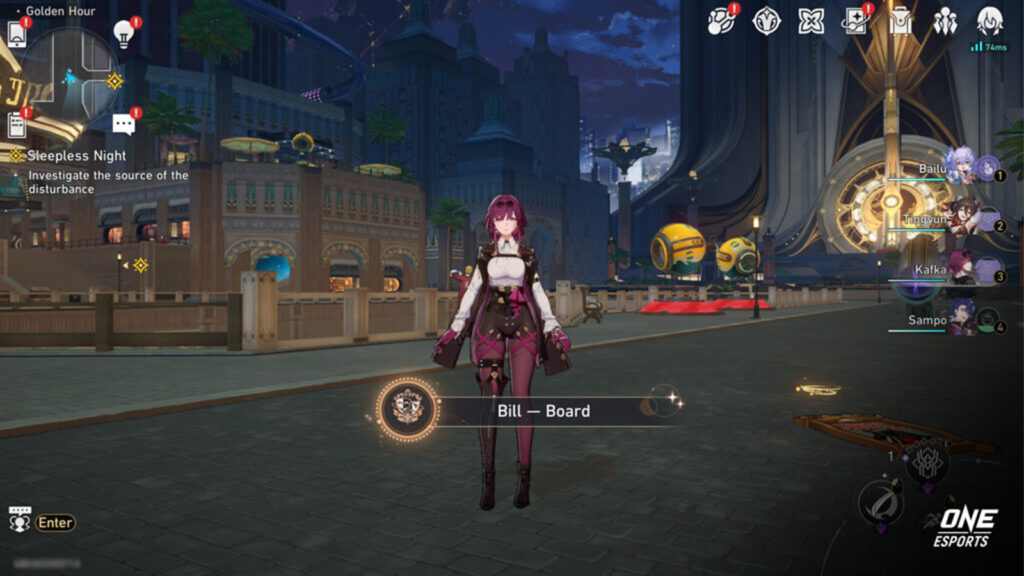Open the four-petal flower icon in top bar
The height and width of the screenshot is (576, 1024).
click(811, 21)
